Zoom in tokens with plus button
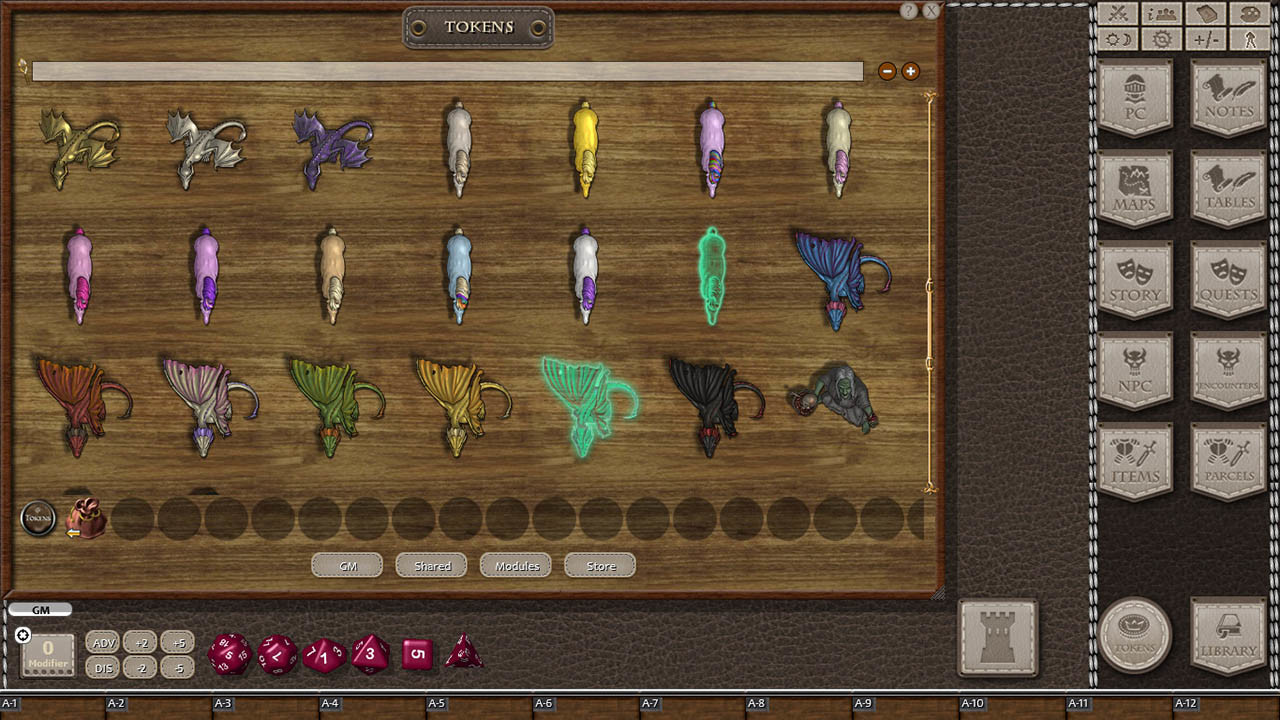 [x=910, y=71]
